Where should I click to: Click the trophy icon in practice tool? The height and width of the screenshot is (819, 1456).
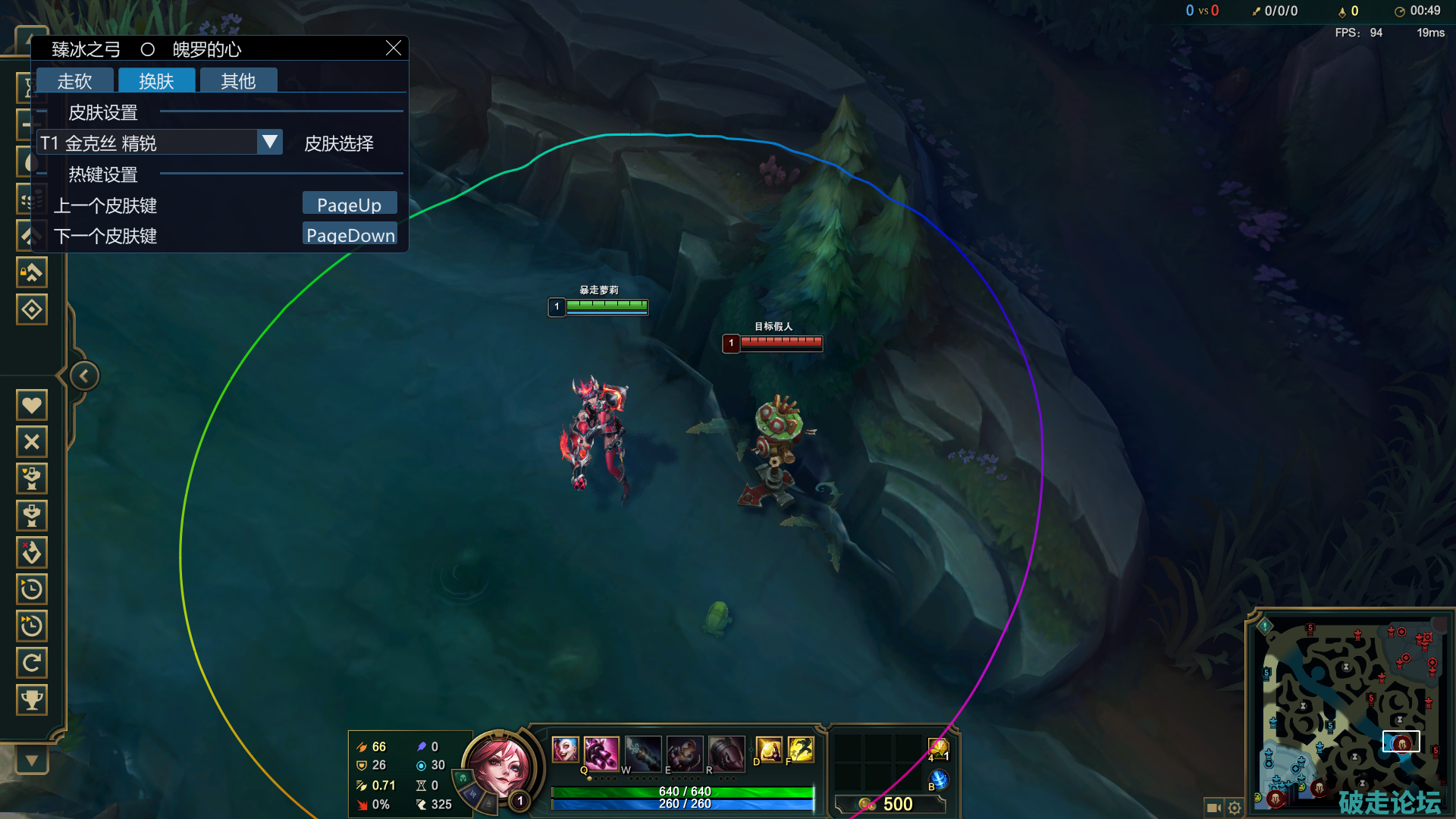coord(32,699)
